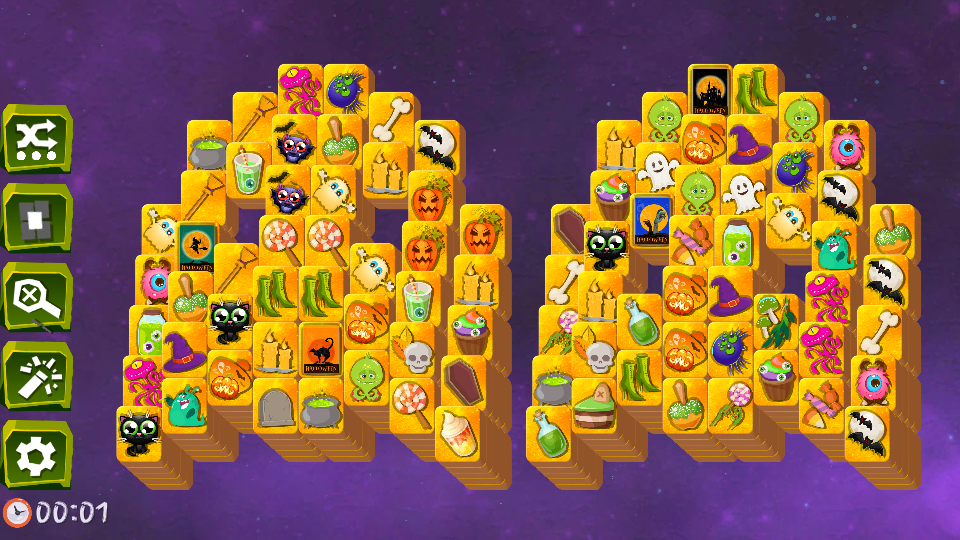Use the magnifying glass hint button
The image size is (960, 540).
point(37,296)
